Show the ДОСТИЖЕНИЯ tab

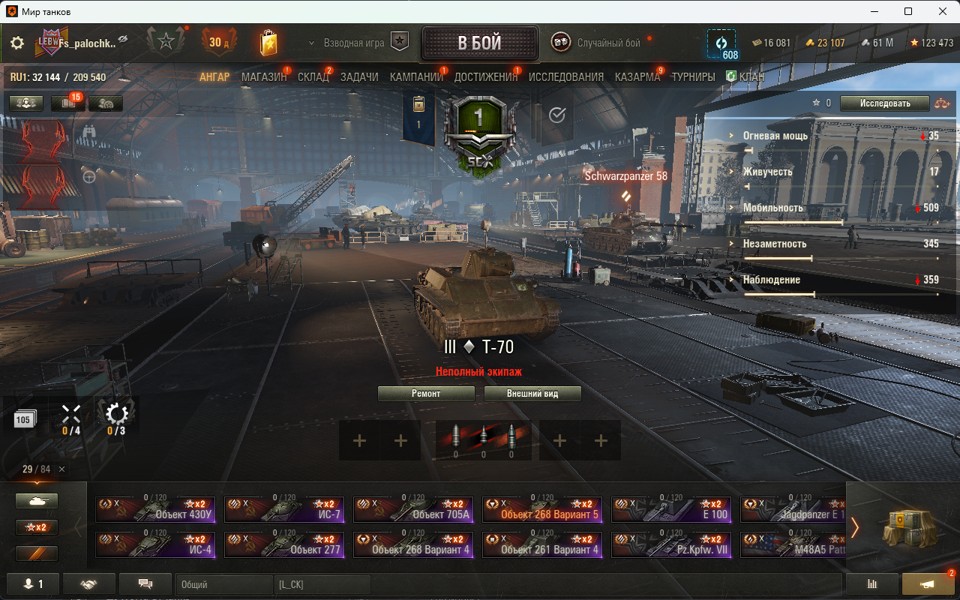click(x=486, y=77)
